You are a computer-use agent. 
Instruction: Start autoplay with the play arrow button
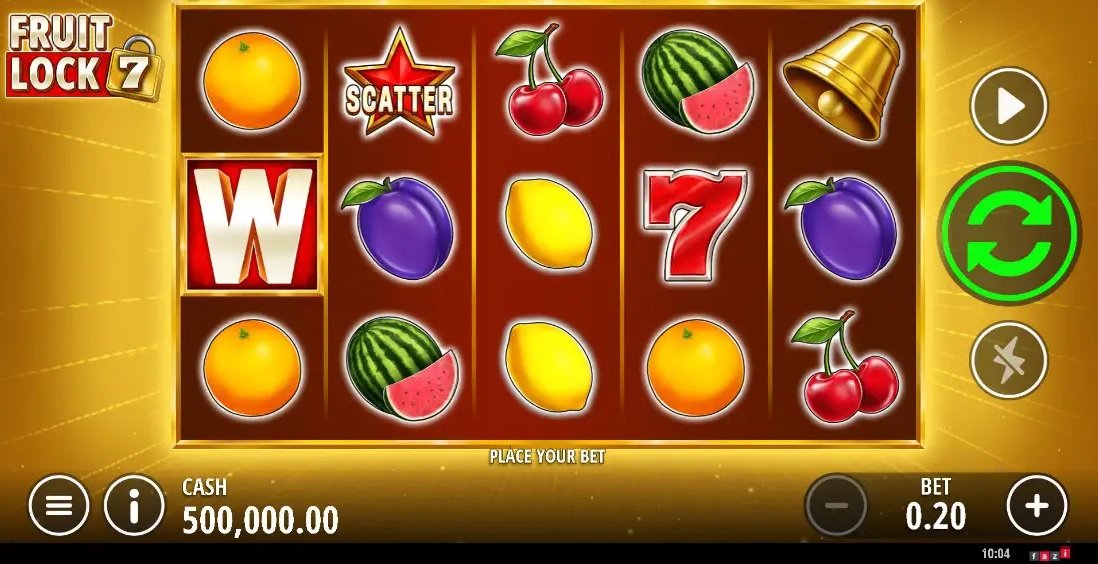(x=1009, y=106)
